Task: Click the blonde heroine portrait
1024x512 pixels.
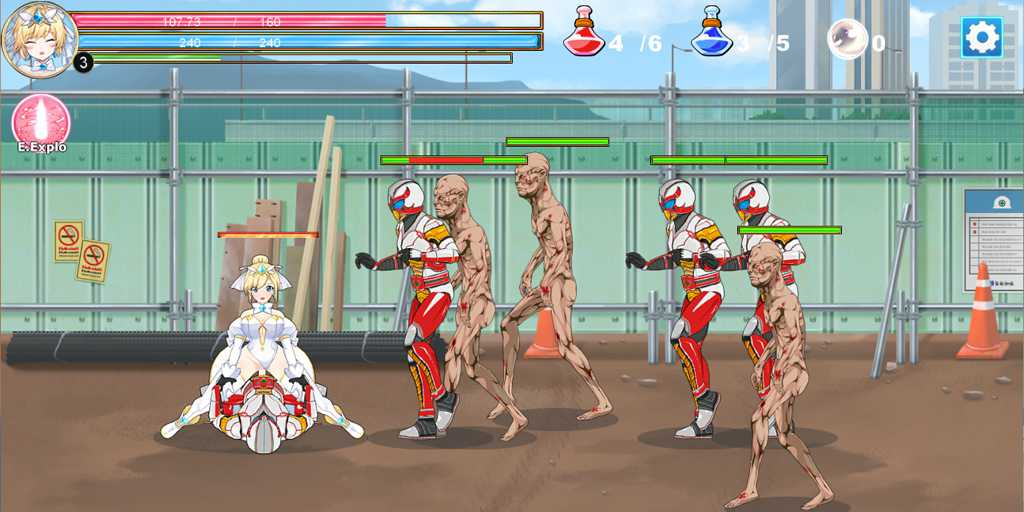Action: (x=39, y=40)
